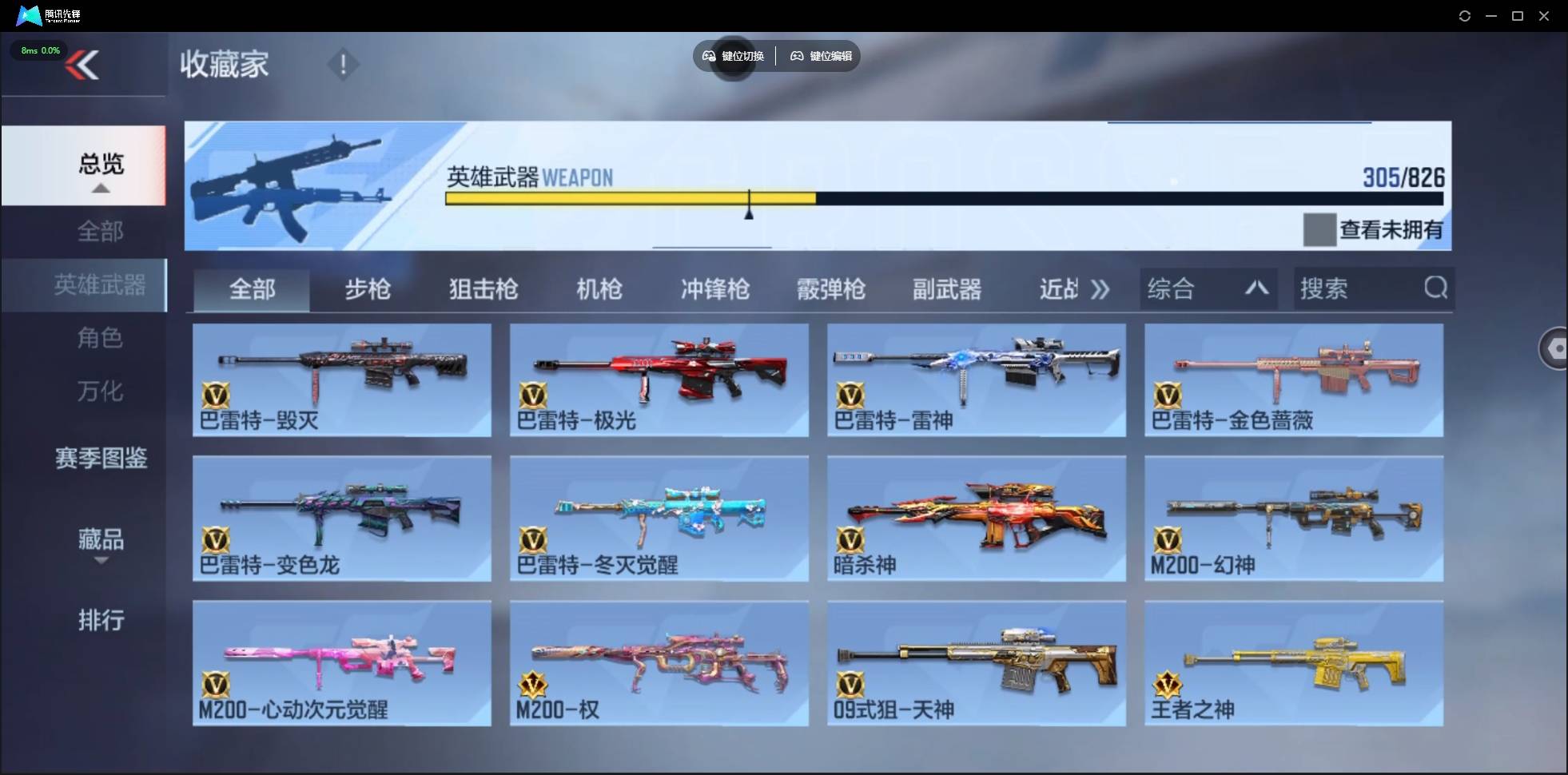Click the refresh icon in the title bar
This screenshot has width=1568, height=775.
(1466, 15)
